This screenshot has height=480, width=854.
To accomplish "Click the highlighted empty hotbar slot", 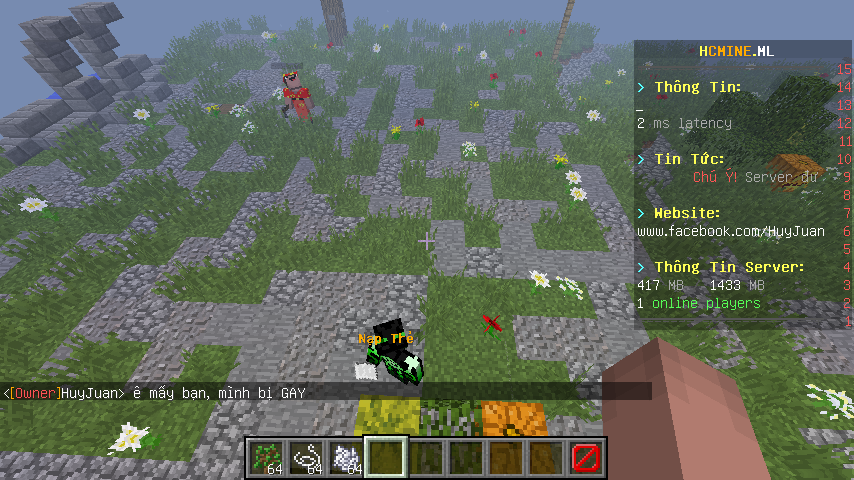I will click(386, 459).
